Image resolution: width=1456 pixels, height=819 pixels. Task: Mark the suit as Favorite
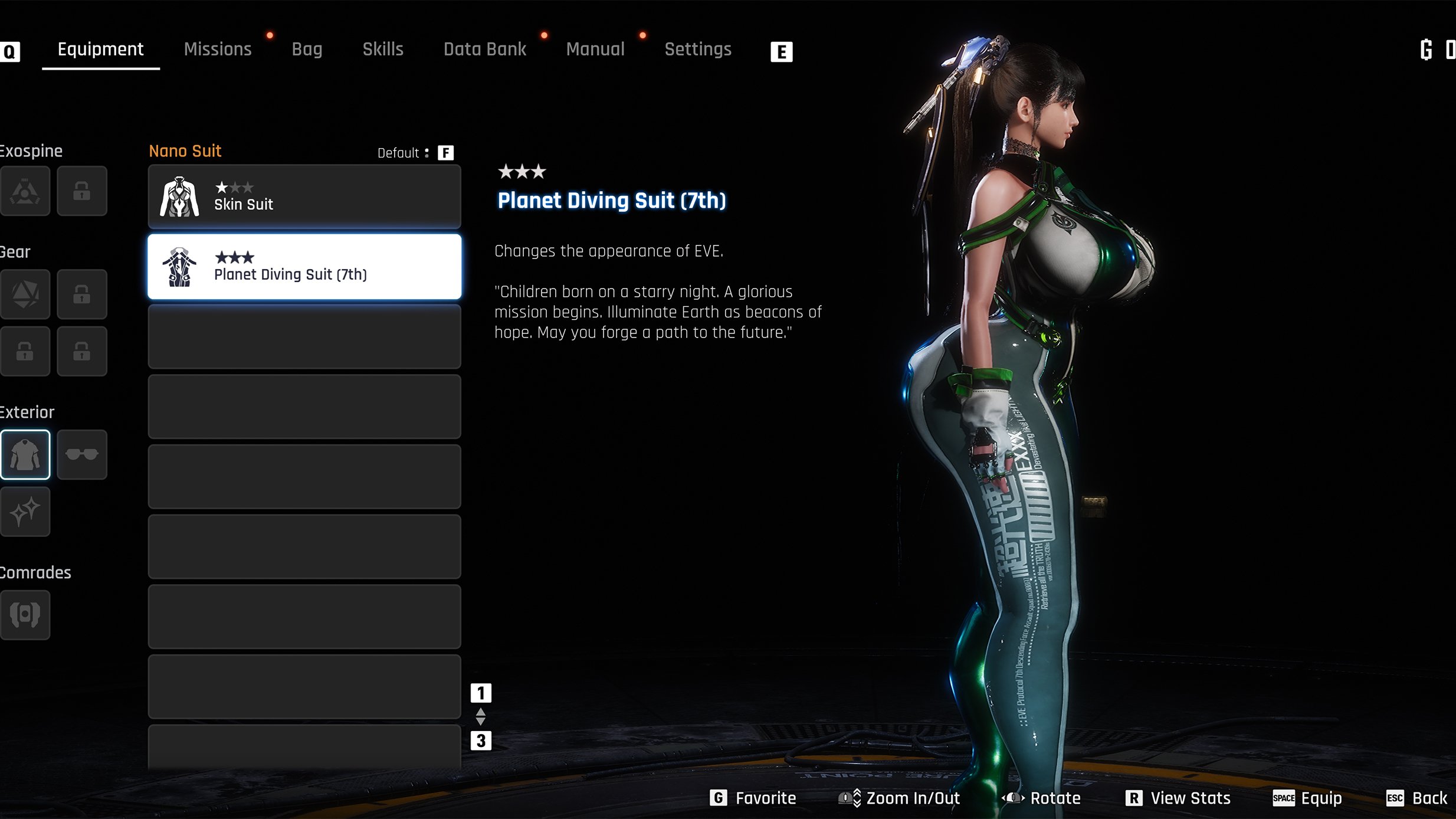(753, 798)
